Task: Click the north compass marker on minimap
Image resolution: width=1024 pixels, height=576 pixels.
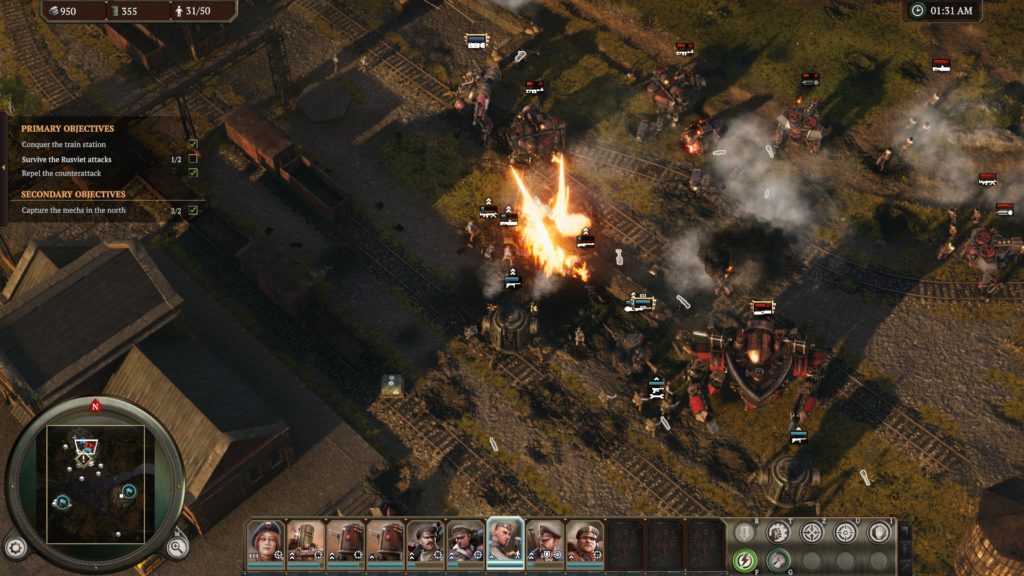Action: [95, 406]
